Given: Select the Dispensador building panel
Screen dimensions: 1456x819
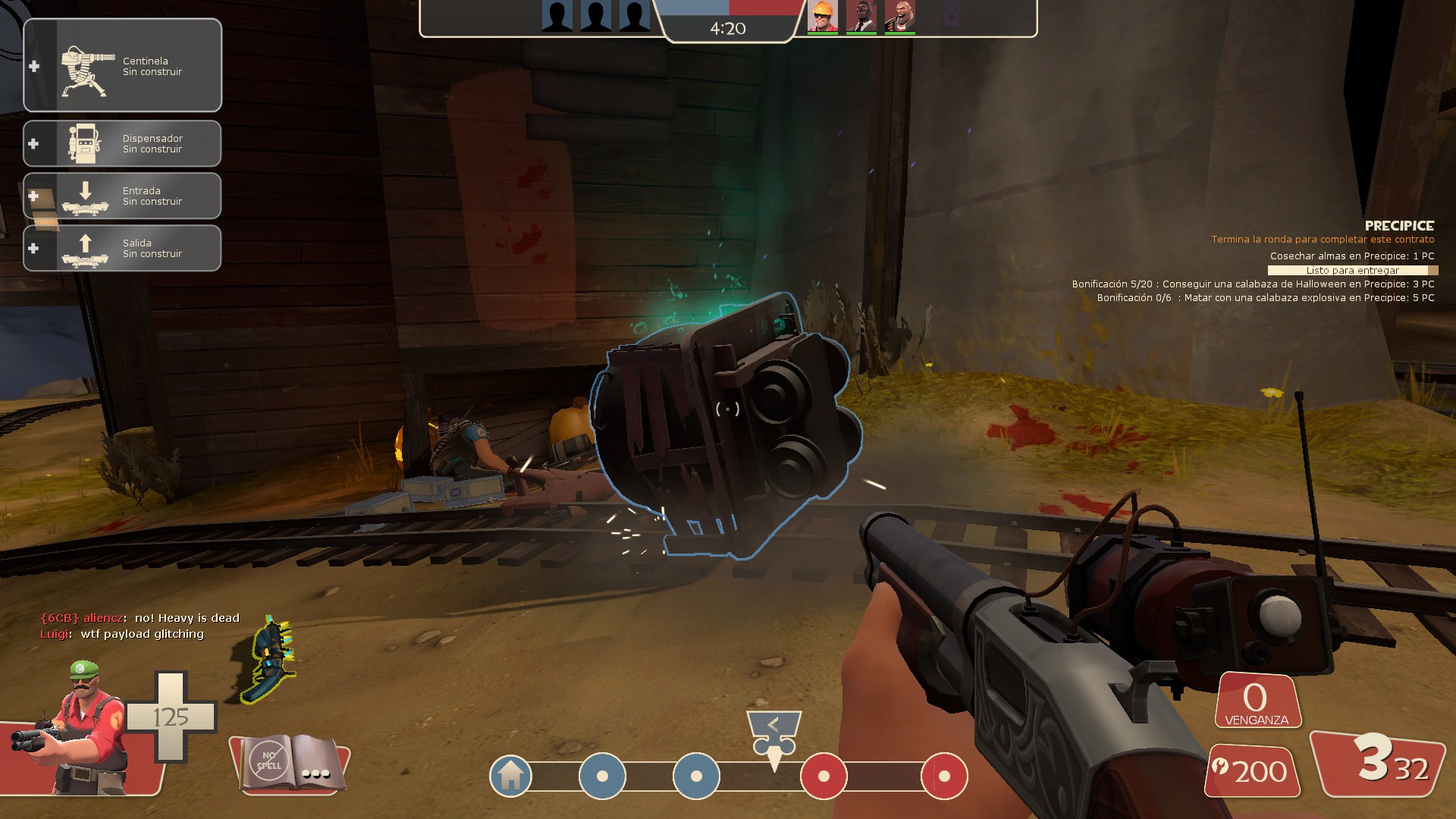Looking at the screenshot, I should [123, 143].
